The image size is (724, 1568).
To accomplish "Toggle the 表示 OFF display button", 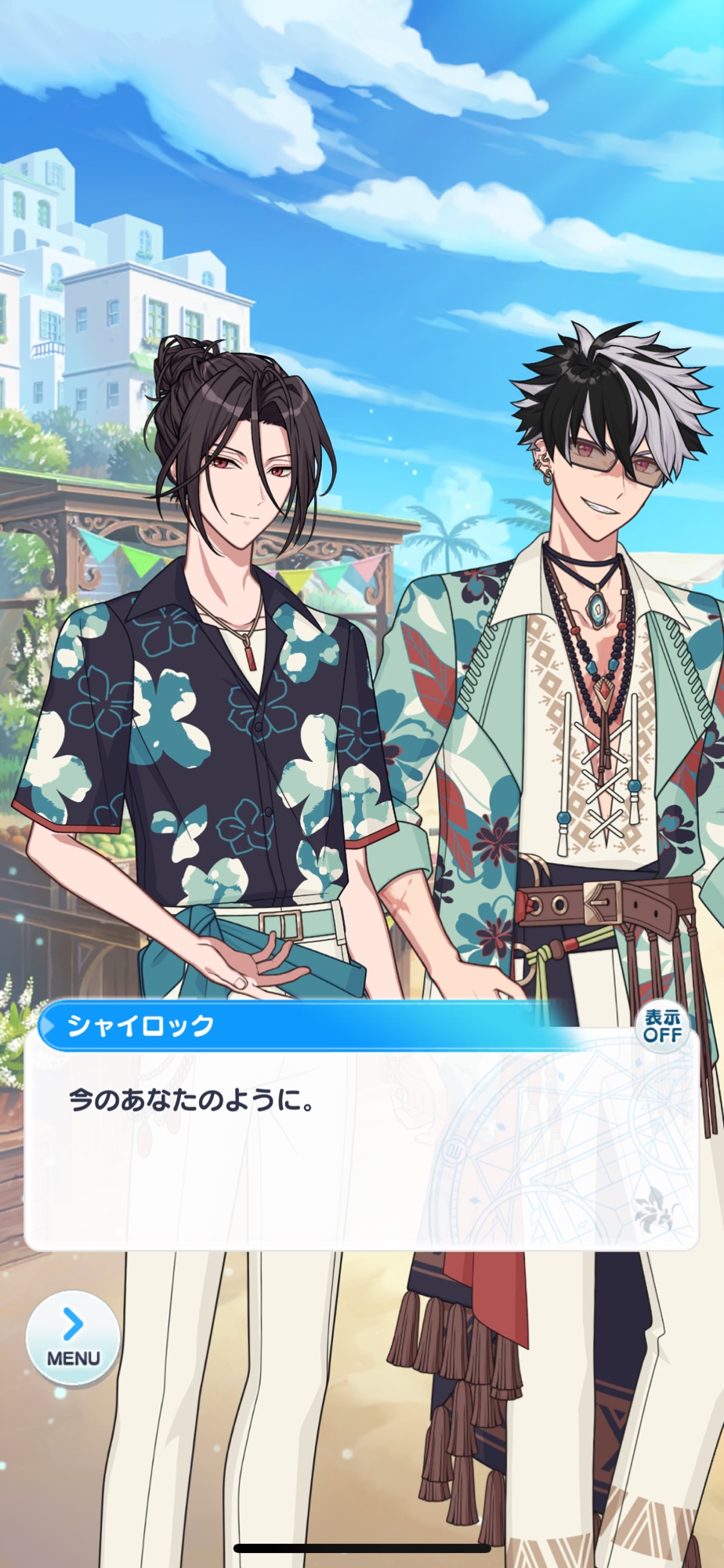I will (661, 1026).
